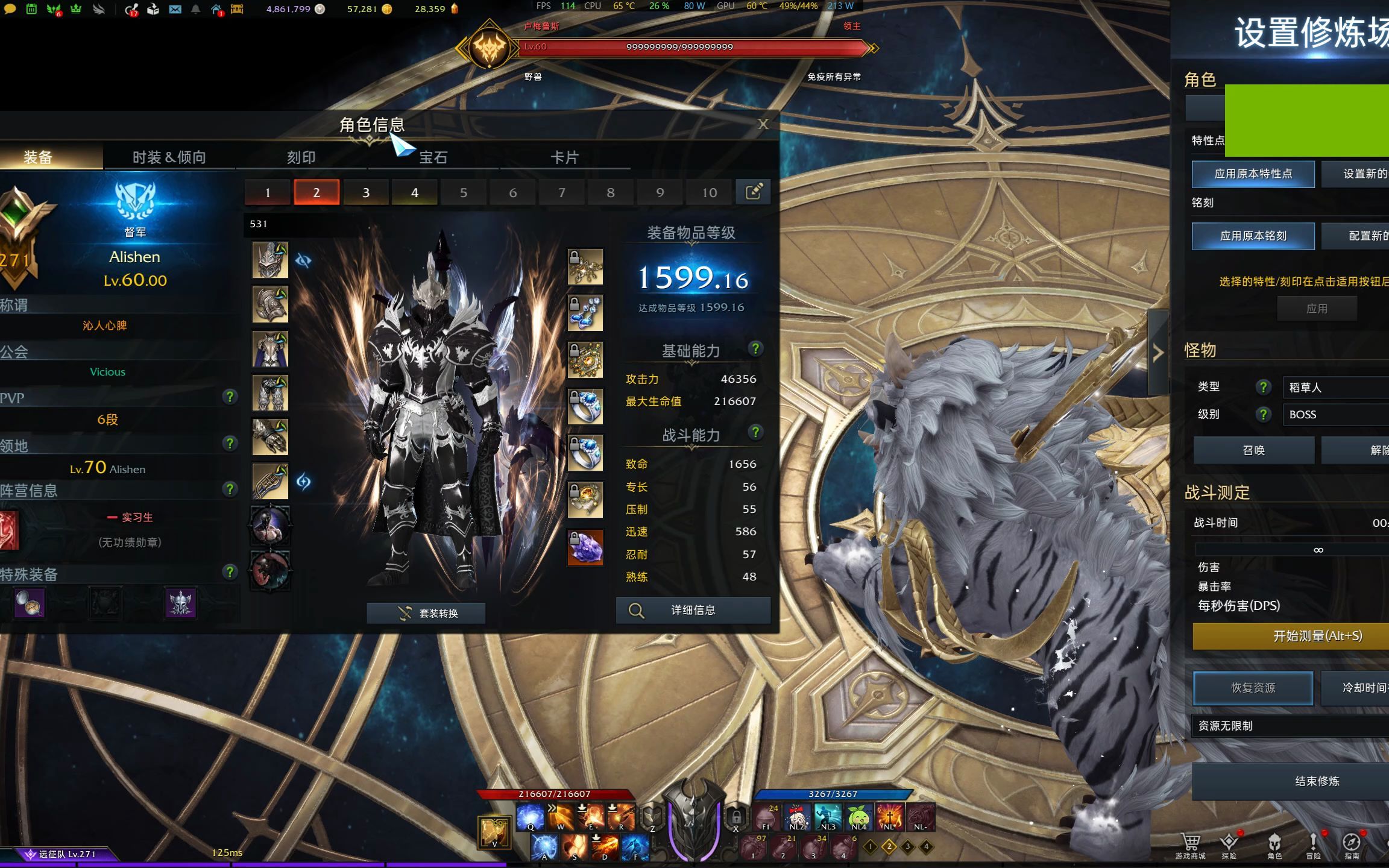This screenshot has height=868, width=1389.
Task: Collapse the training panel arrow
Action: click(1157, 353)
